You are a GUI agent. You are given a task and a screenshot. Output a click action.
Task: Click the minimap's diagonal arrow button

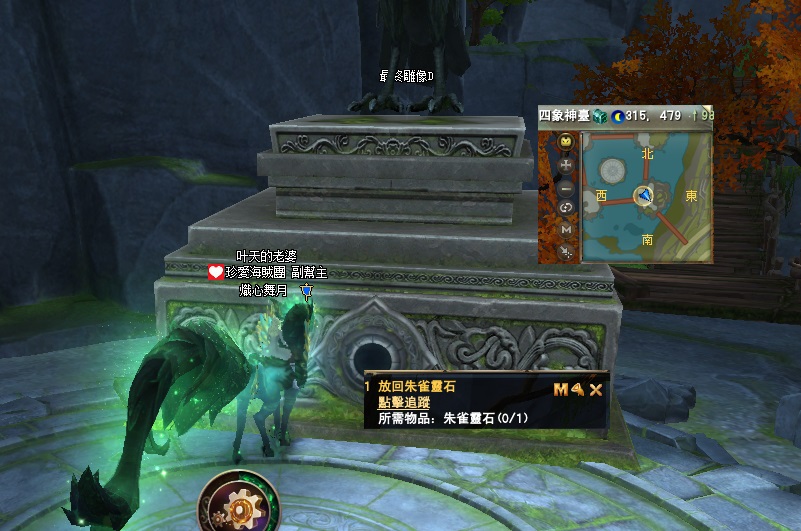pyautogui.click(x=566, y=252)
